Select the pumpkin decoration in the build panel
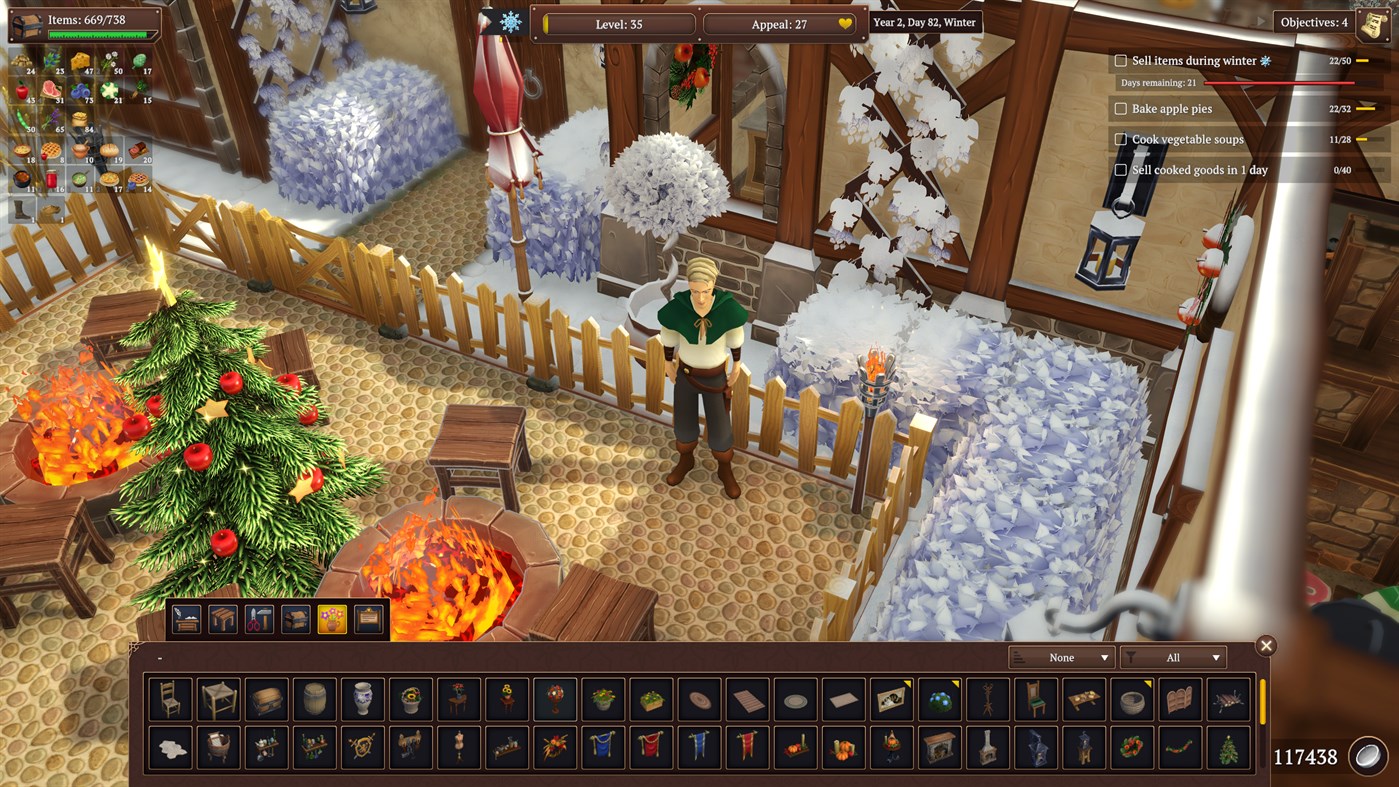This screenshot has width=1399, height=787. point(843,748)
